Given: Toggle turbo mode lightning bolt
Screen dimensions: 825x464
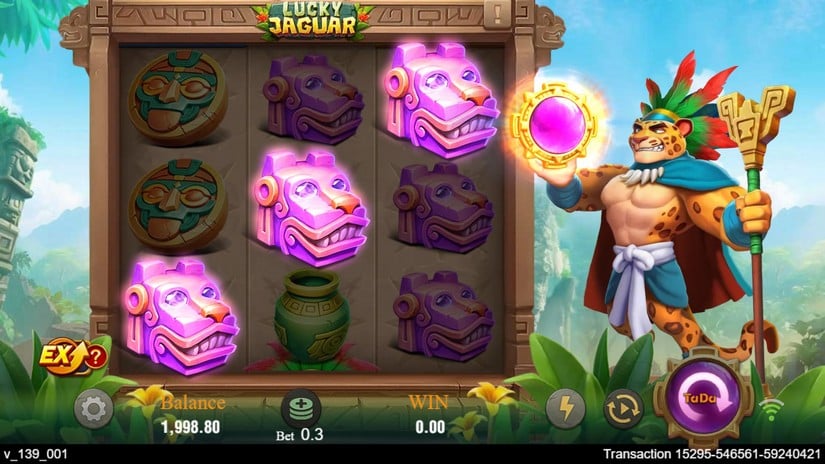Looking at the screenshot, I should click(x=566, y=409).
